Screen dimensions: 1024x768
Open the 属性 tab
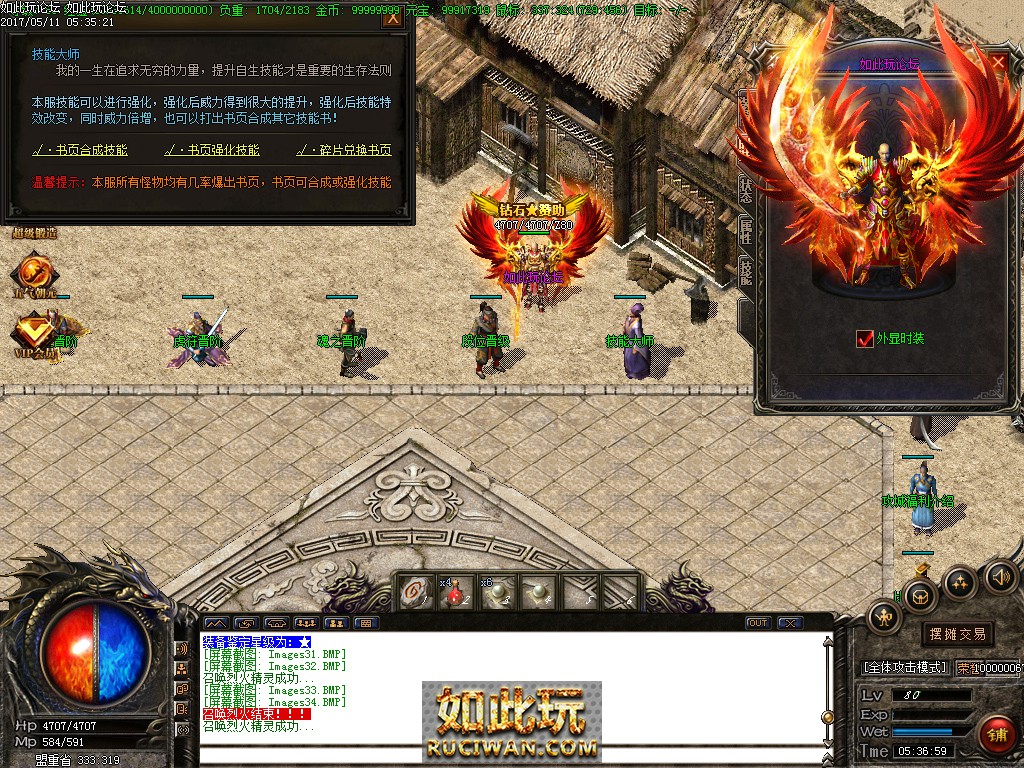(746, 231)
